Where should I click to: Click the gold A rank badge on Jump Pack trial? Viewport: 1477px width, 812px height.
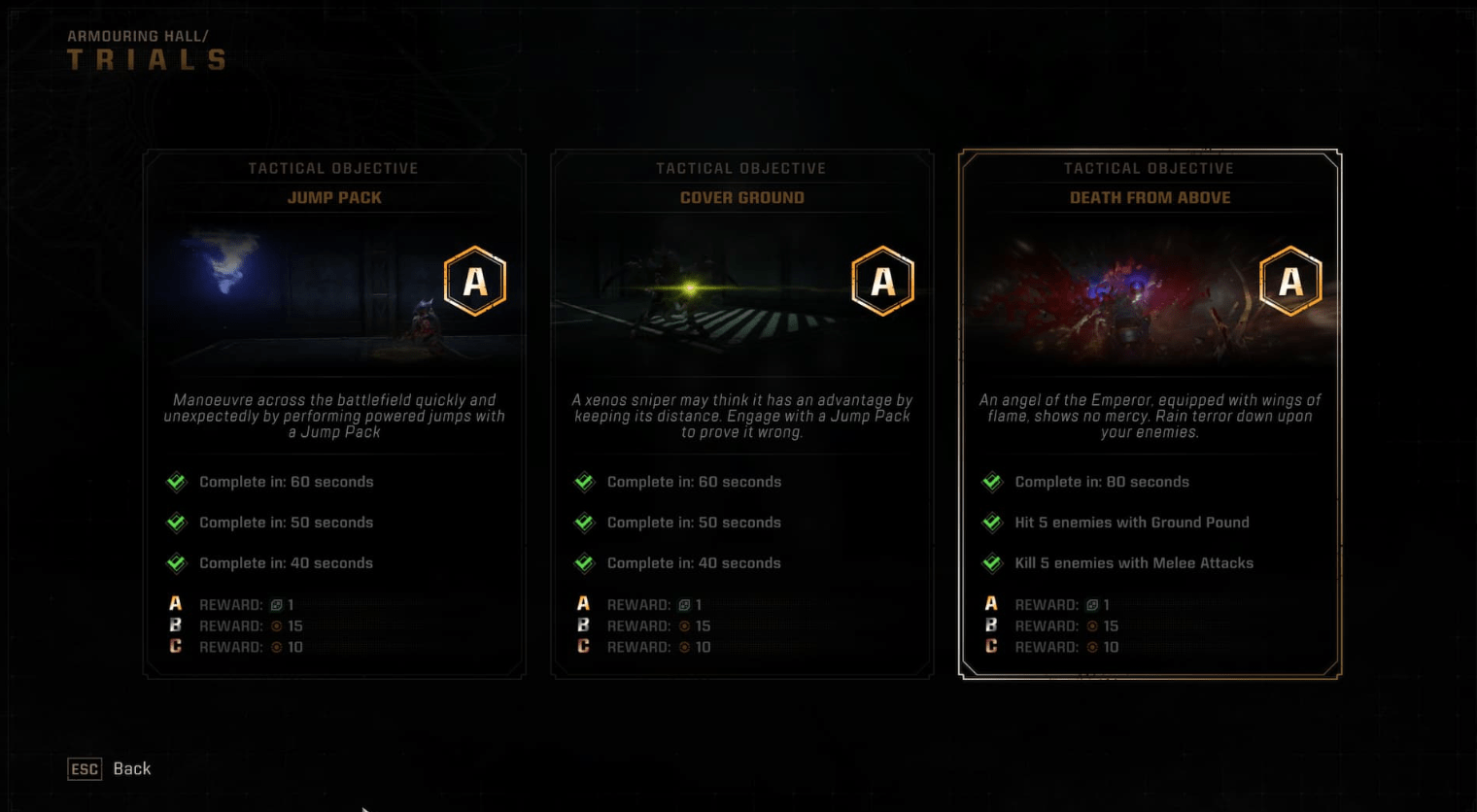(475, 281)
